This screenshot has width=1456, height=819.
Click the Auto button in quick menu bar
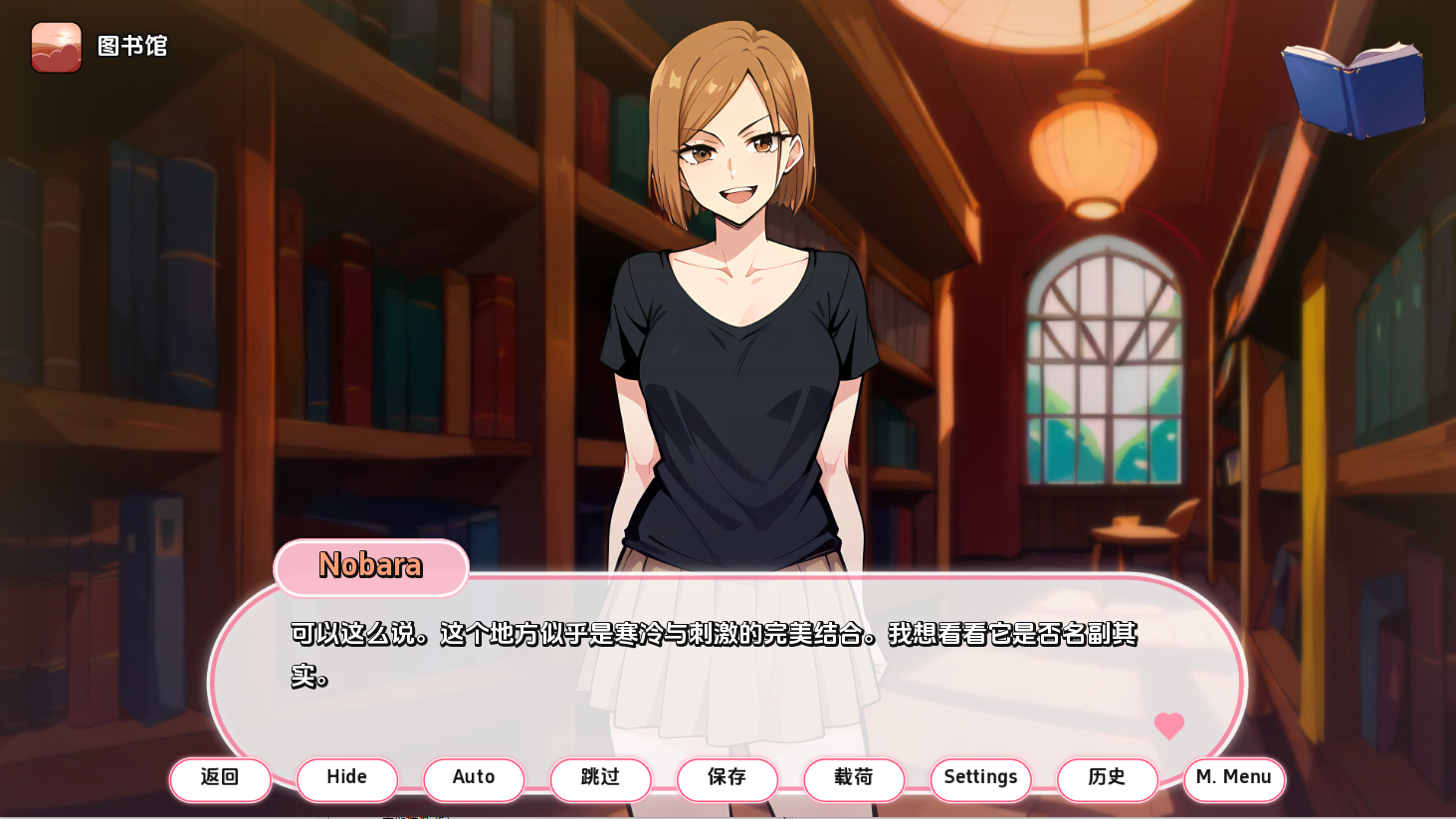point(474,779)
